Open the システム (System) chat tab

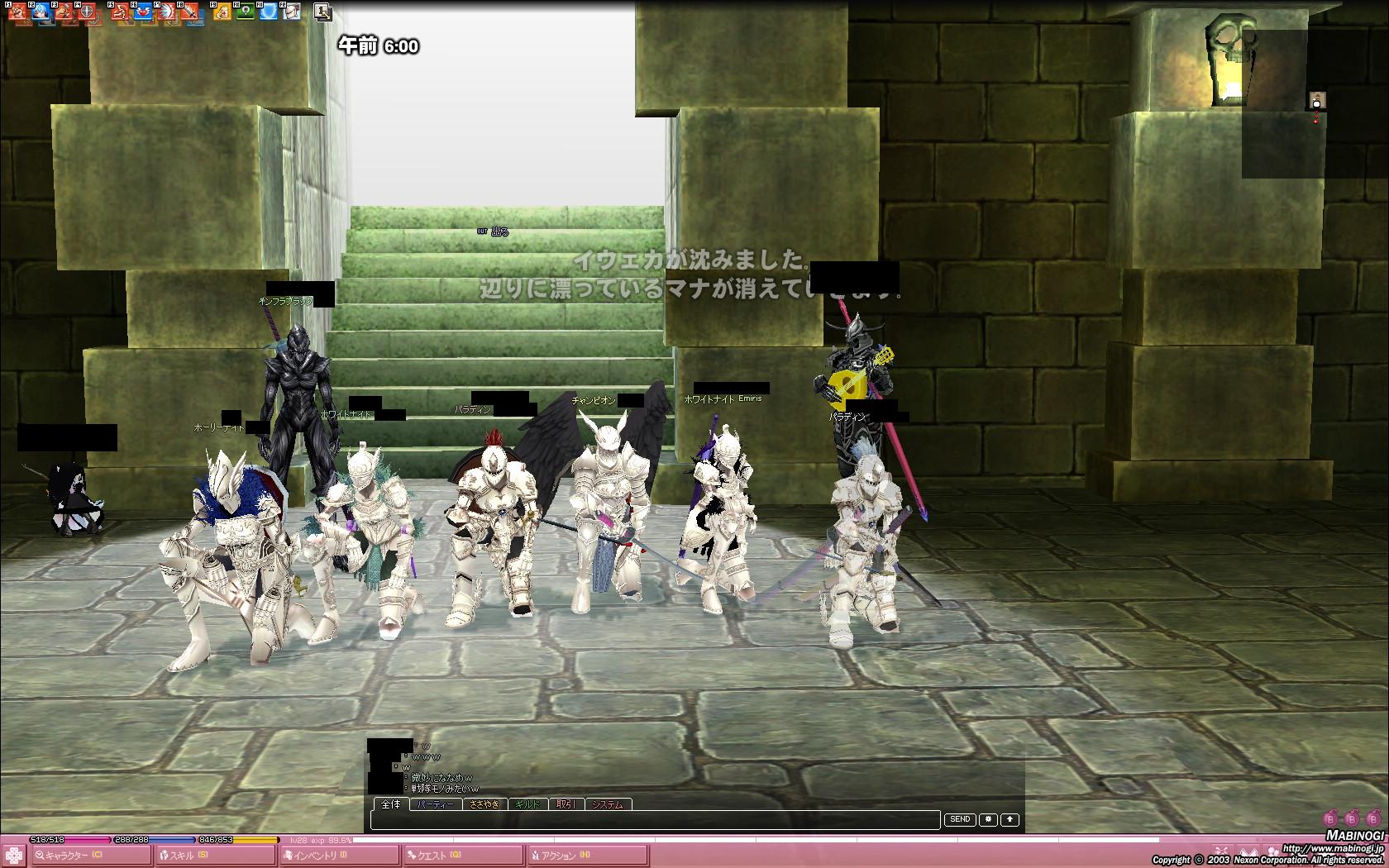609,804
